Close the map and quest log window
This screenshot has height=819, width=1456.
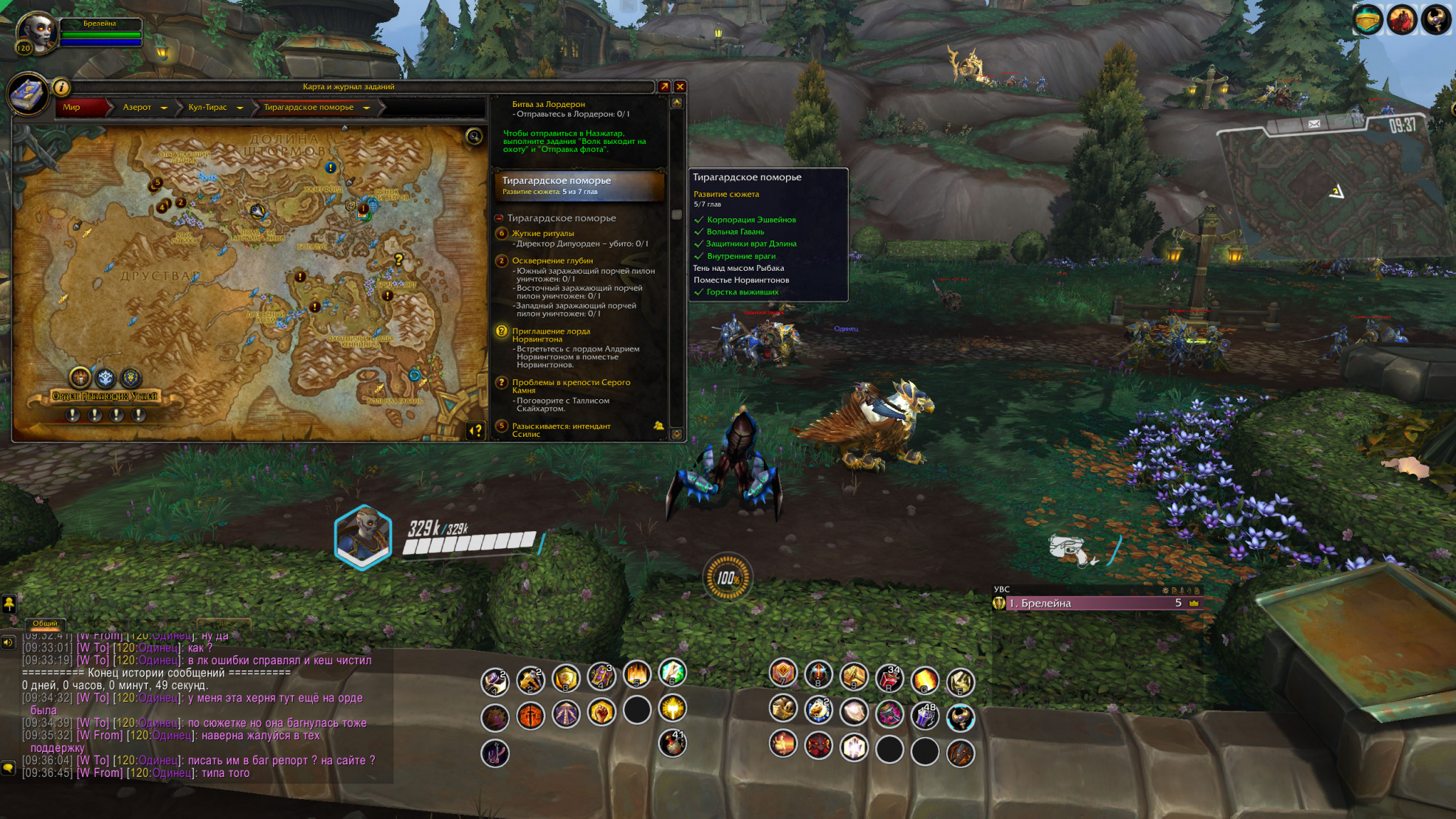(x=680, y=87)
